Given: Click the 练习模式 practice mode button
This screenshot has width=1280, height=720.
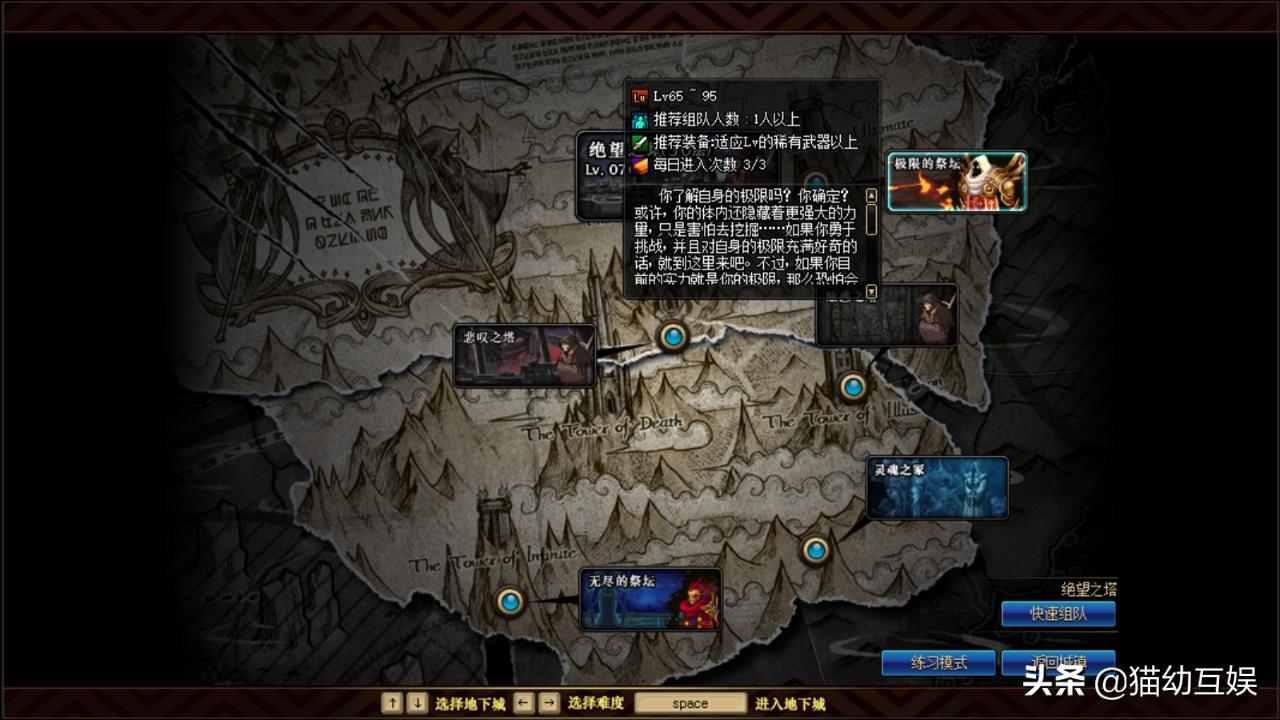Looking at the screenshot, I should [938, 662].
